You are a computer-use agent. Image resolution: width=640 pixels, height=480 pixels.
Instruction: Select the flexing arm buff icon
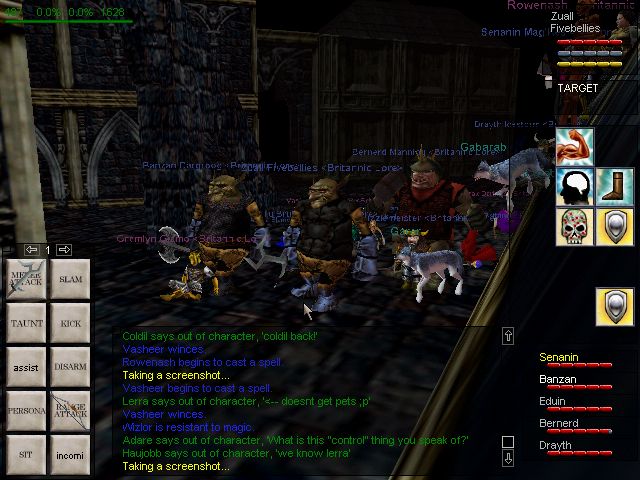click(575, 147)
